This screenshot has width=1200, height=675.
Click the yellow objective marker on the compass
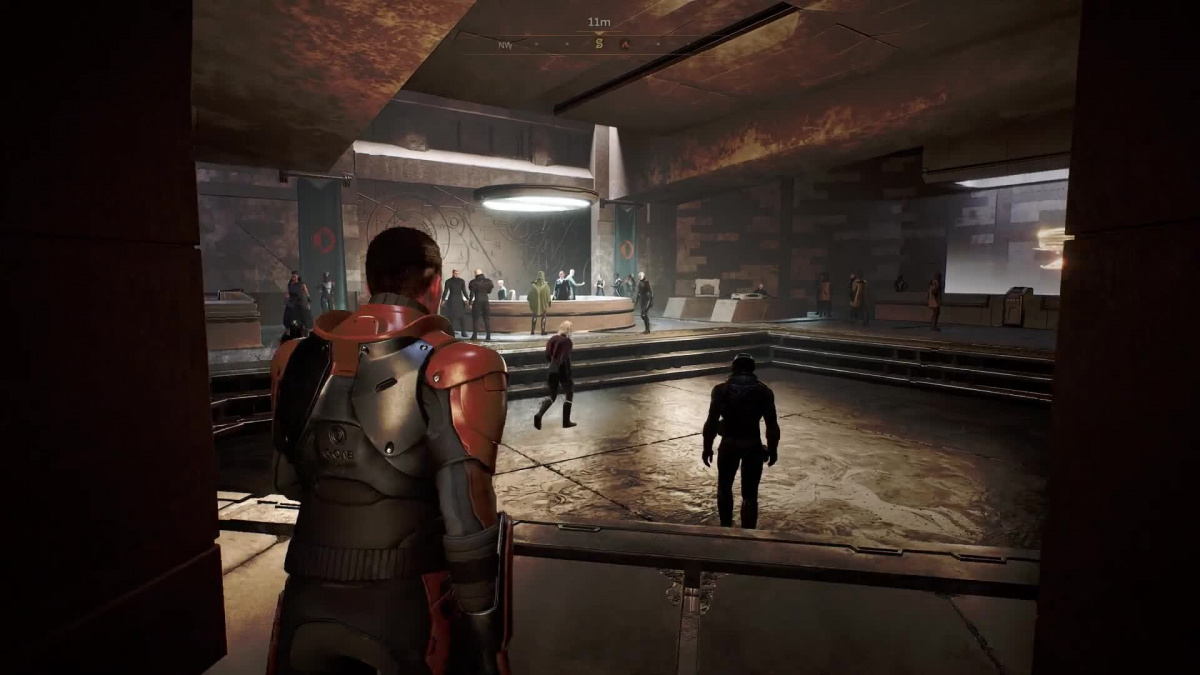599,43
